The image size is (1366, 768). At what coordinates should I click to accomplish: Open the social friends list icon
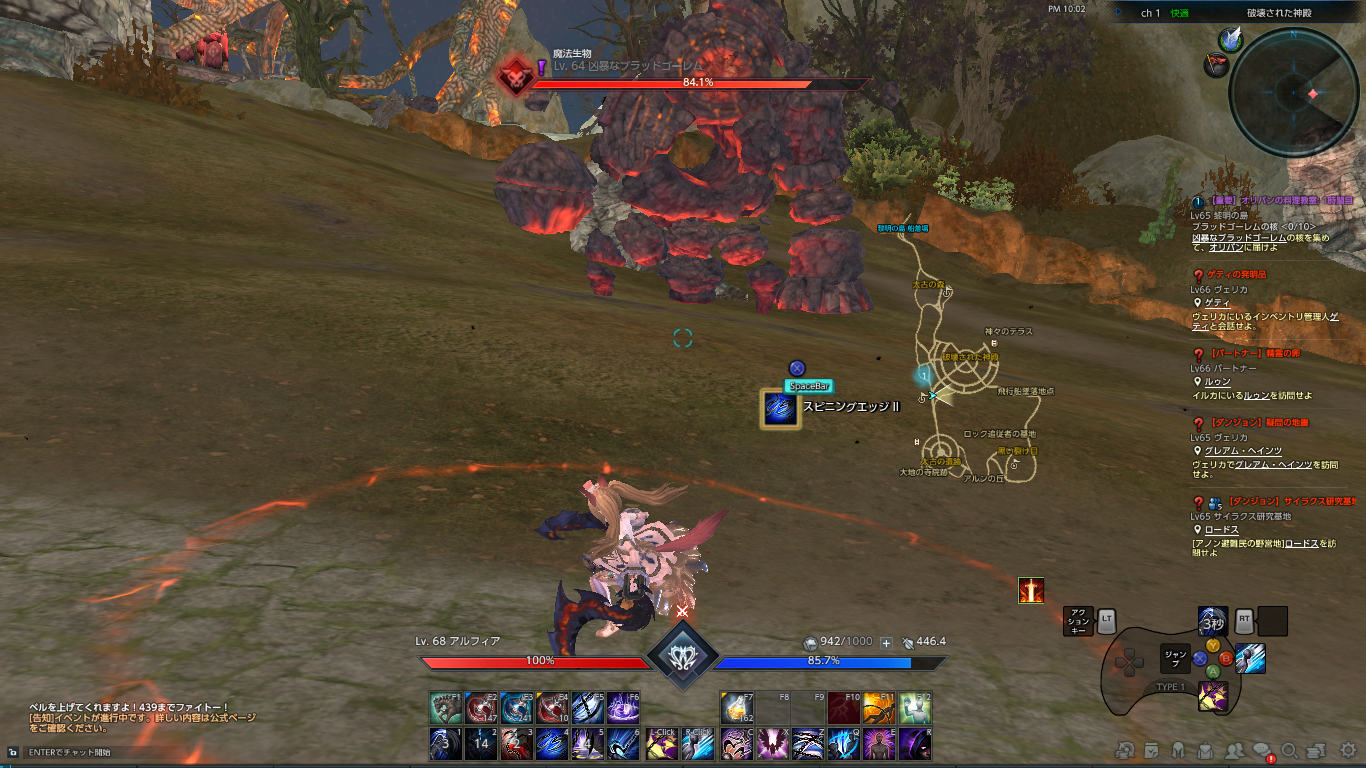(1236, 750)
